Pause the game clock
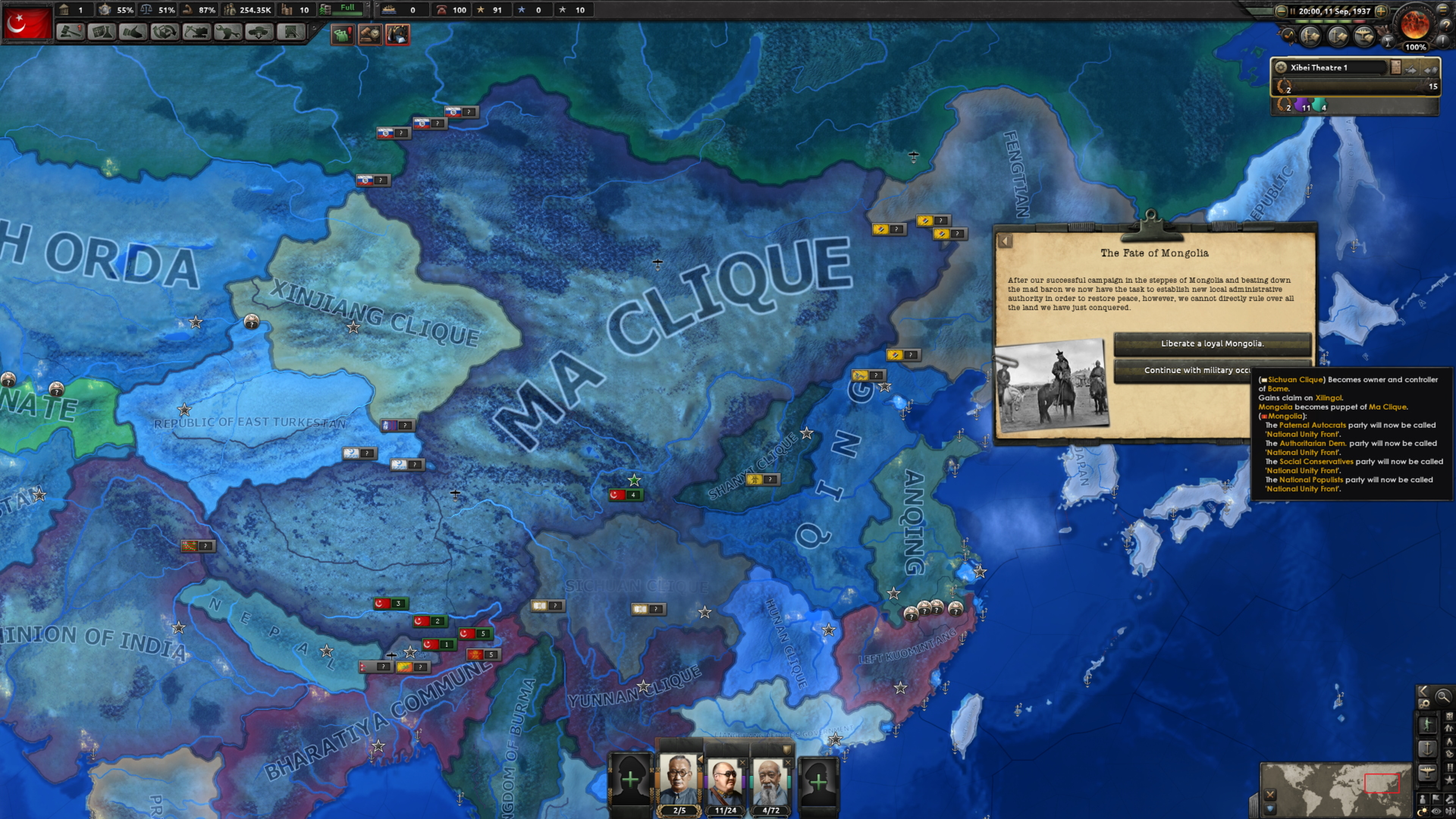Screen dimensions: 1456x819 point(1293,11)
